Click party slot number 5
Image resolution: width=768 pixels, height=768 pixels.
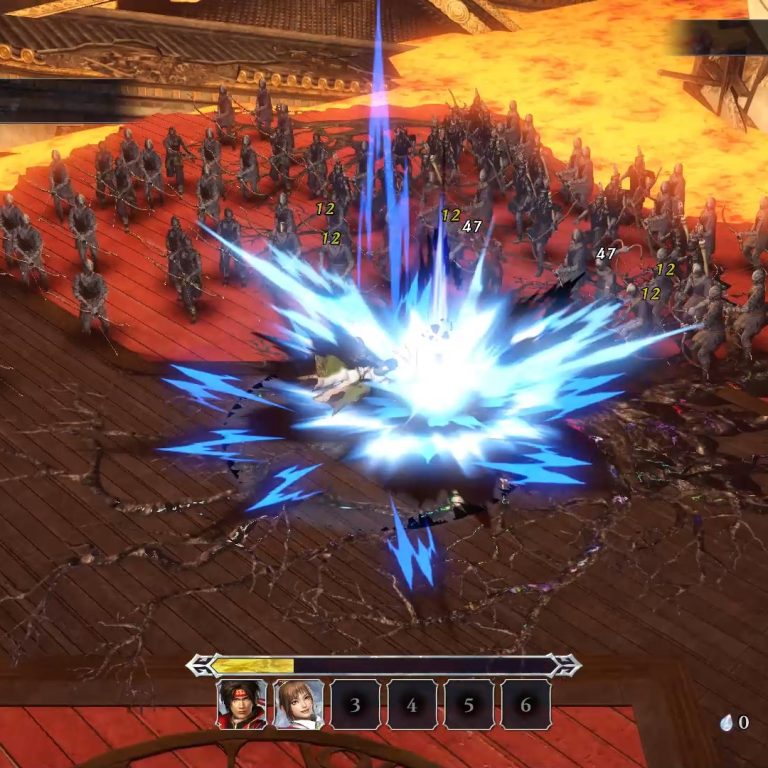point(469,704)
